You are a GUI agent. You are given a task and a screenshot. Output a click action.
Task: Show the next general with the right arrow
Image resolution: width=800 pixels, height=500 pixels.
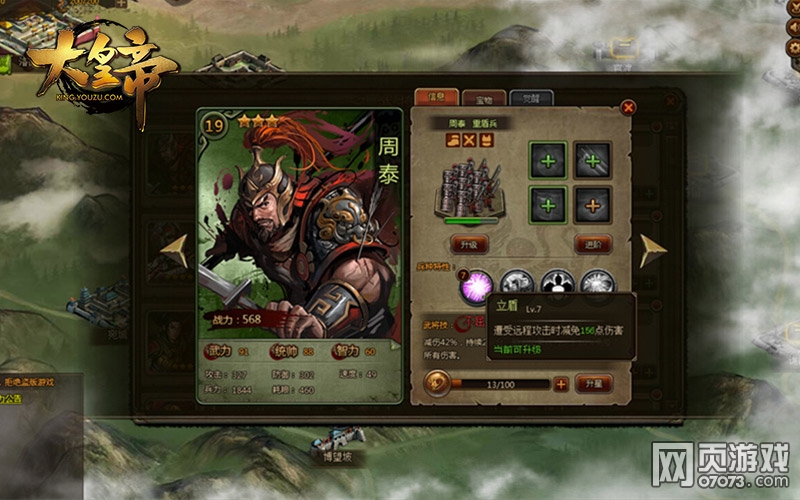[x=653, y=251]
